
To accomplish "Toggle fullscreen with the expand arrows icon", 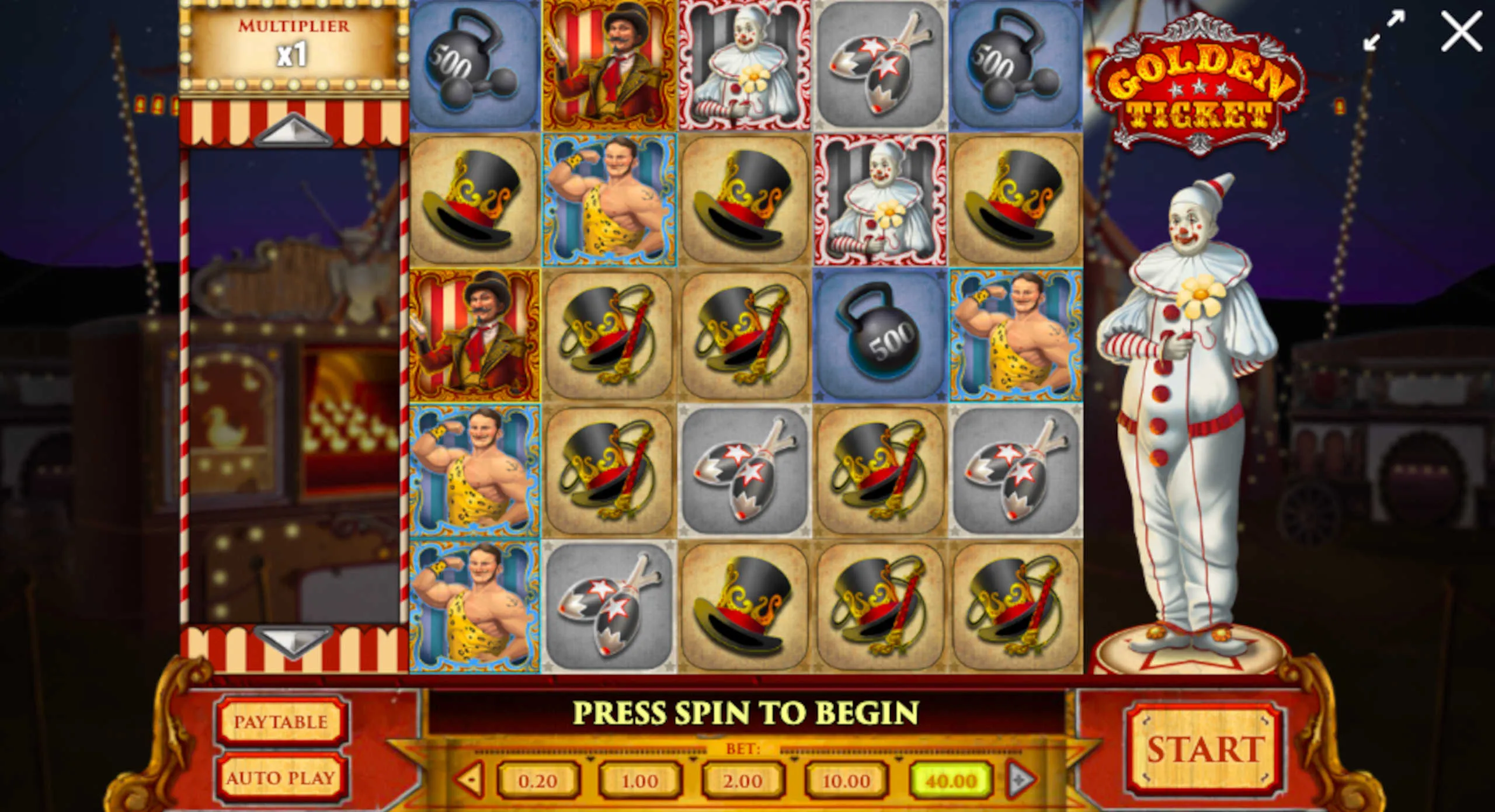I will [x=1384, y=30].
